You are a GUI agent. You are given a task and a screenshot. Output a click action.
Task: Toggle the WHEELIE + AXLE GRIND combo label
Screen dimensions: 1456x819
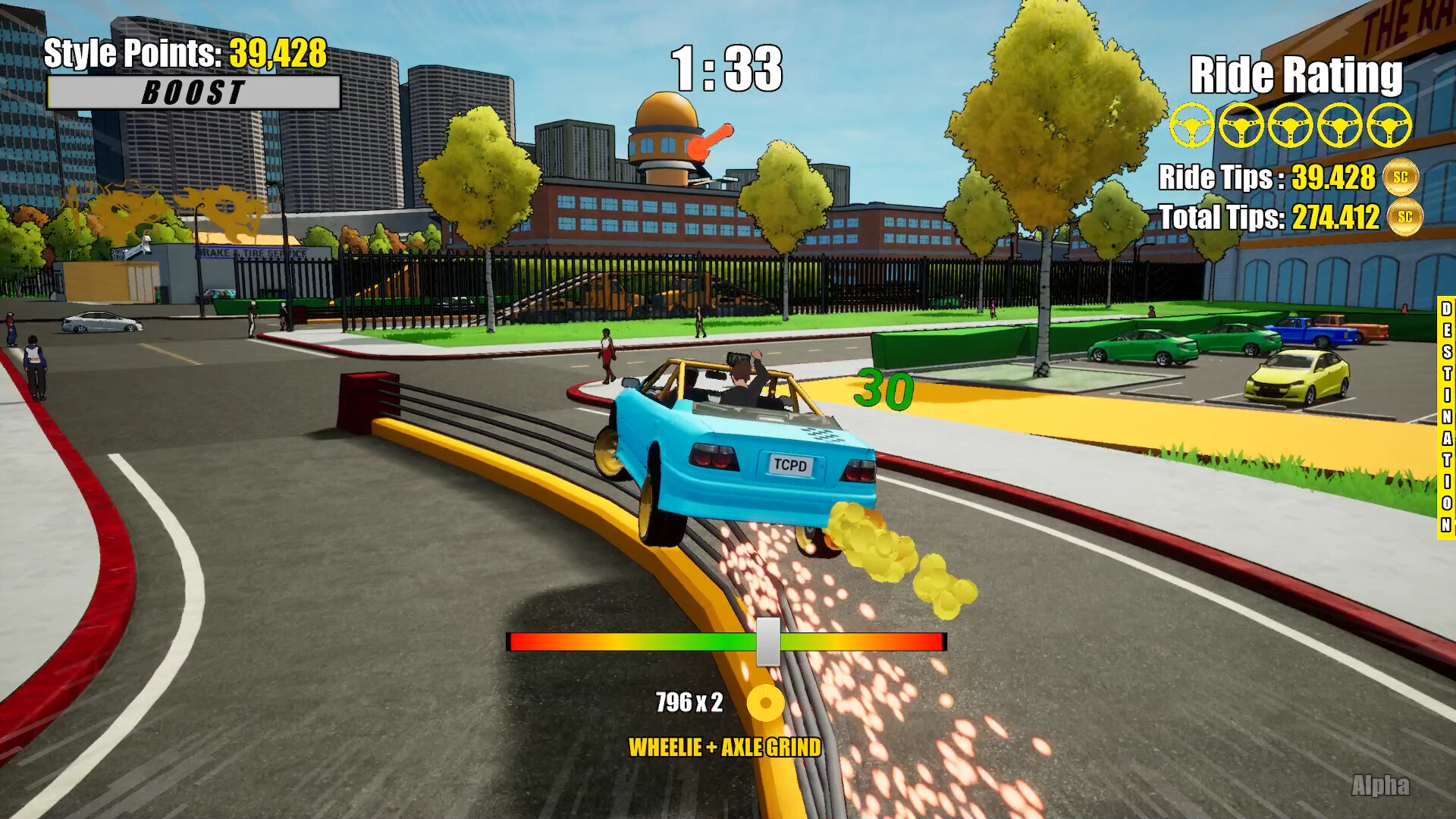pyautogui.click(x=724, y=747)
